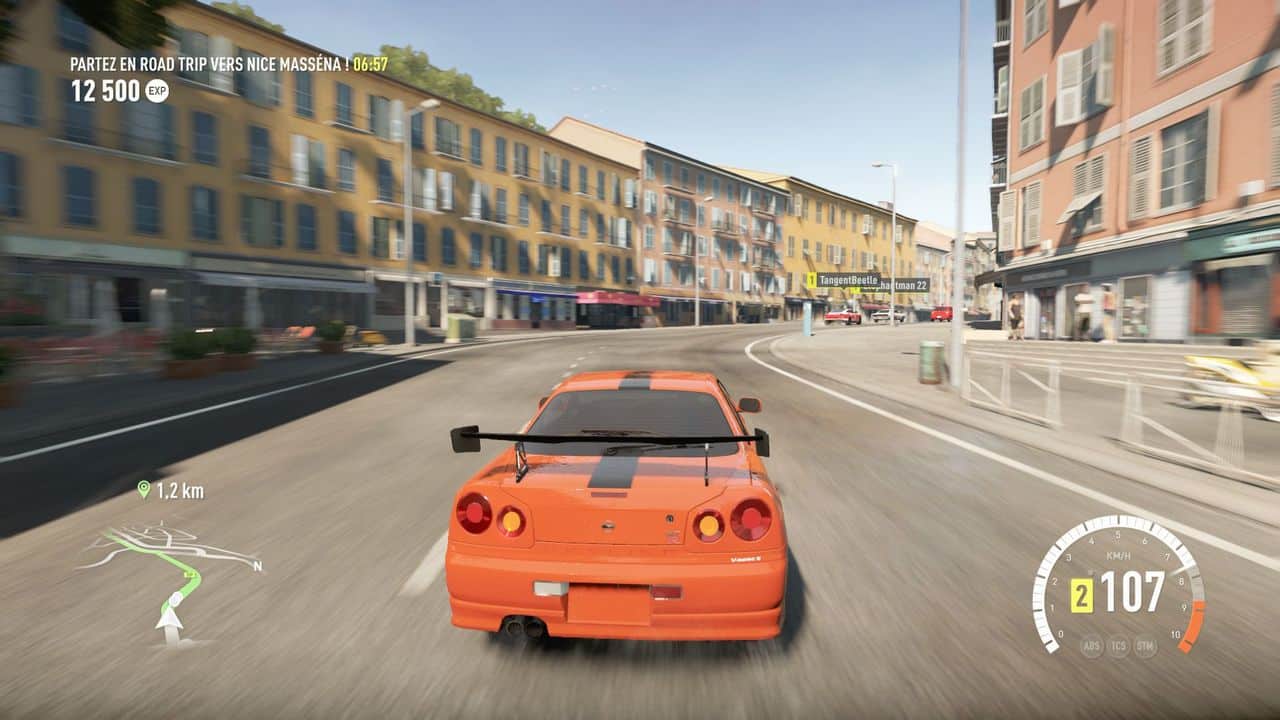Screen dimensions: 1280x720
Task: Select the Nice Masséna road trip objective
Action: coord(208,64)
